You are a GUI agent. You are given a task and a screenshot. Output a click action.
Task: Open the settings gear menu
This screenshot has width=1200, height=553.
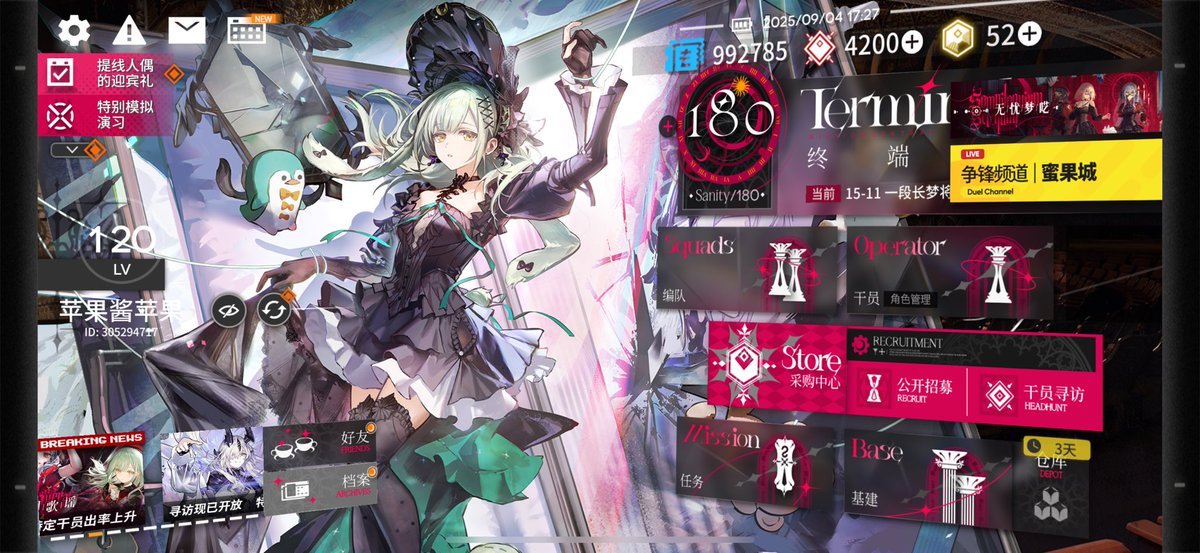(x=74, y=30)
